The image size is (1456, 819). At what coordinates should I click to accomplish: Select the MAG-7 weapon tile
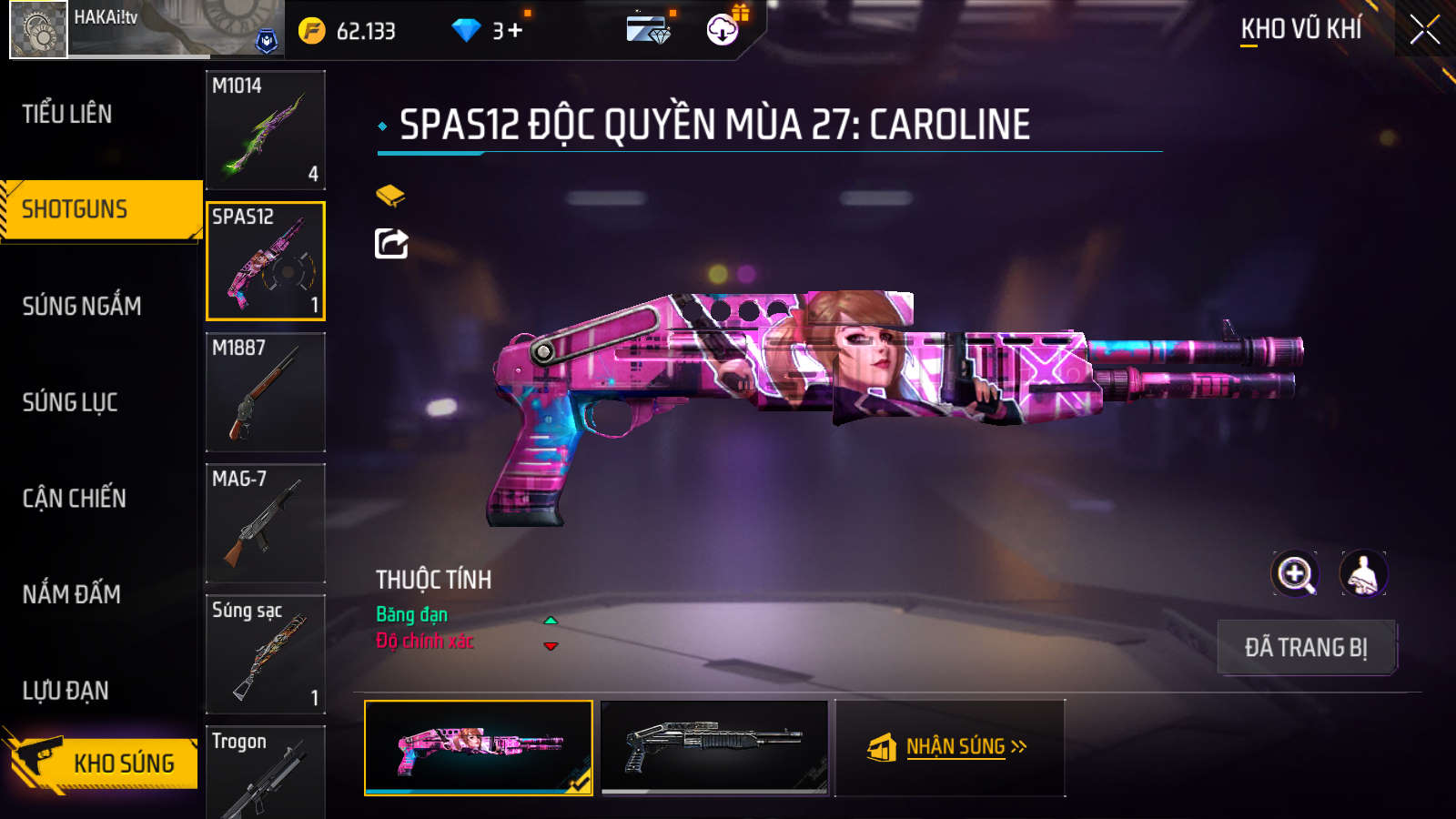click(x=266, y=523)
